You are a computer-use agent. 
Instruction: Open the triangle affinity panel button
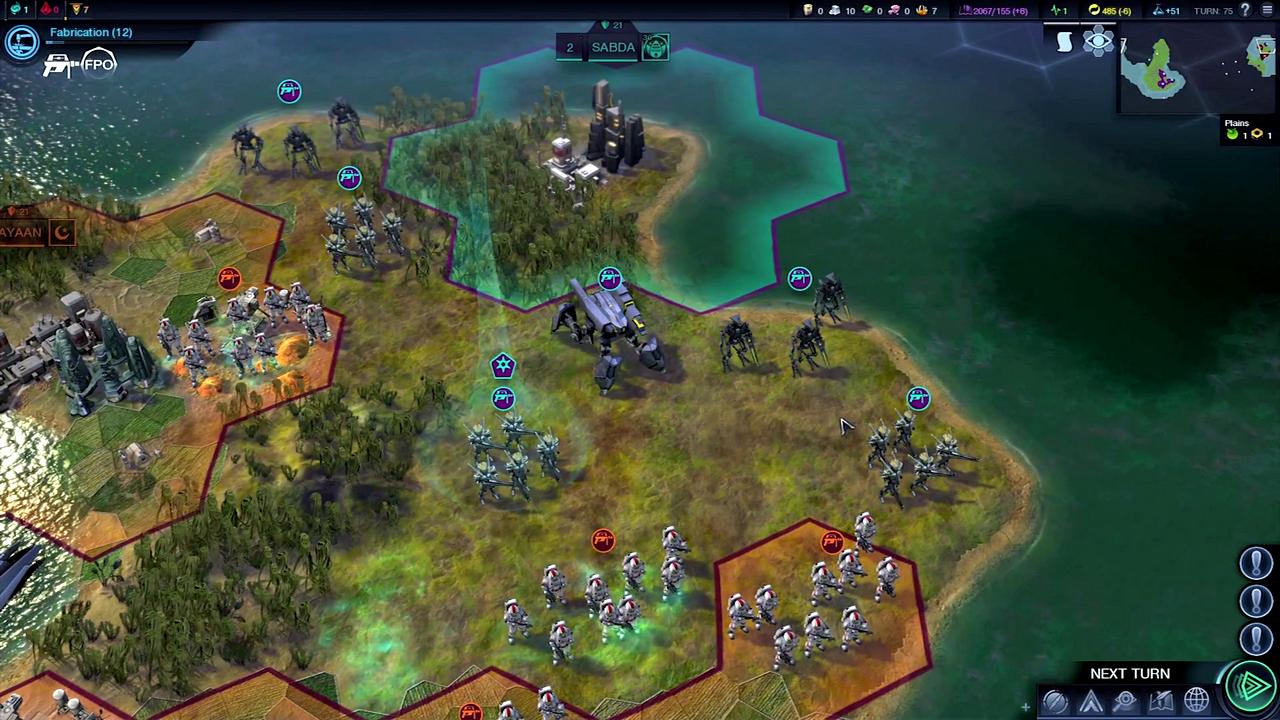[1090, 701]
